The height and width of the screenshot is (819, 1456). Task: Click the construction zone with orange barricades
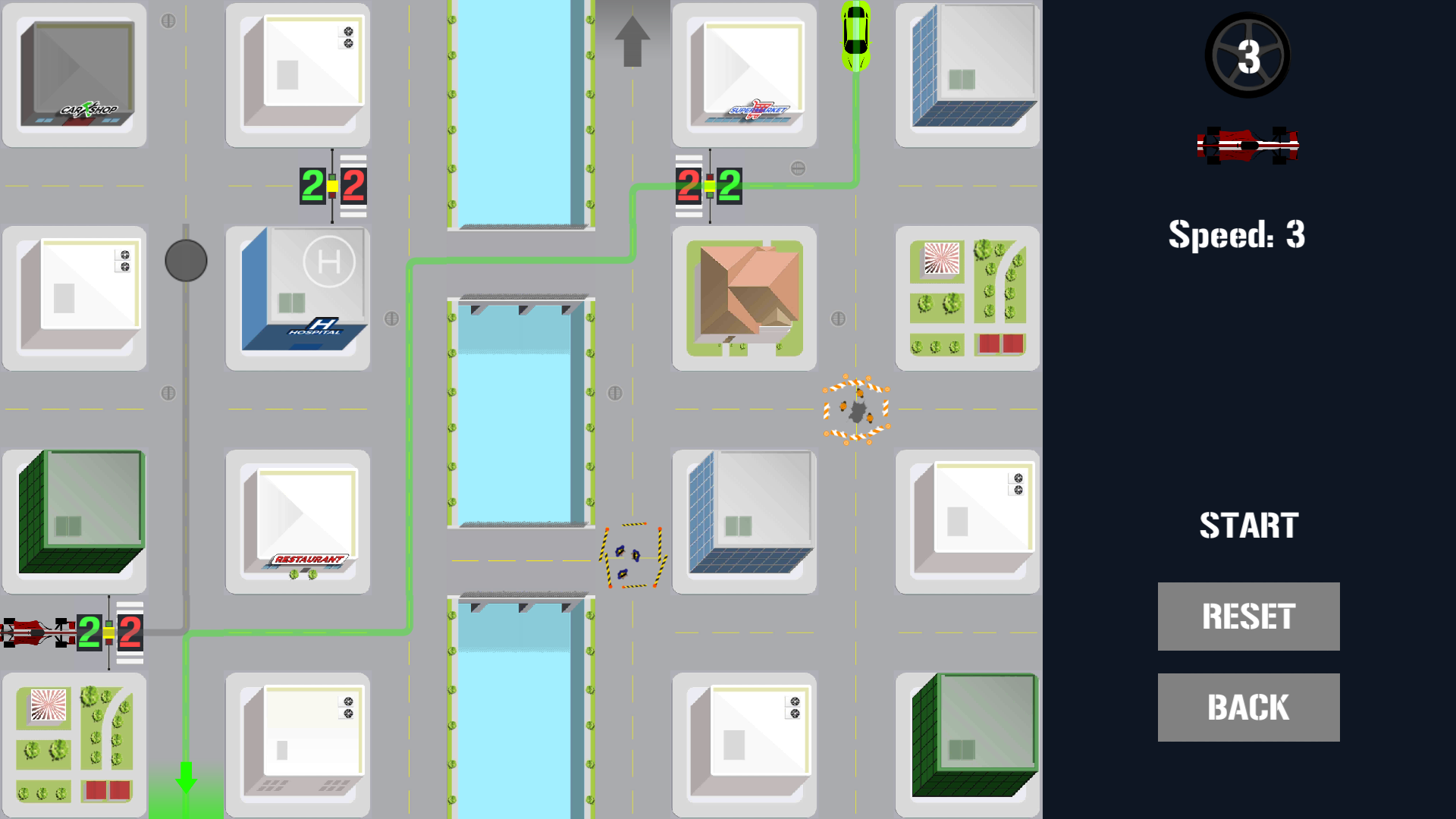855,408
